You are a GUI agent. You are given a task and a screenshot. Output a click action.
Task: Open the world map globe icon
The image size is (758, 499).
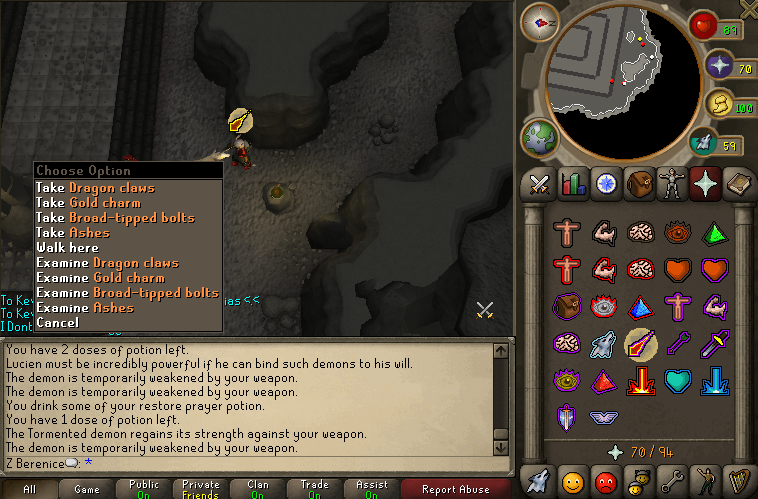click(x=536, y=137)
